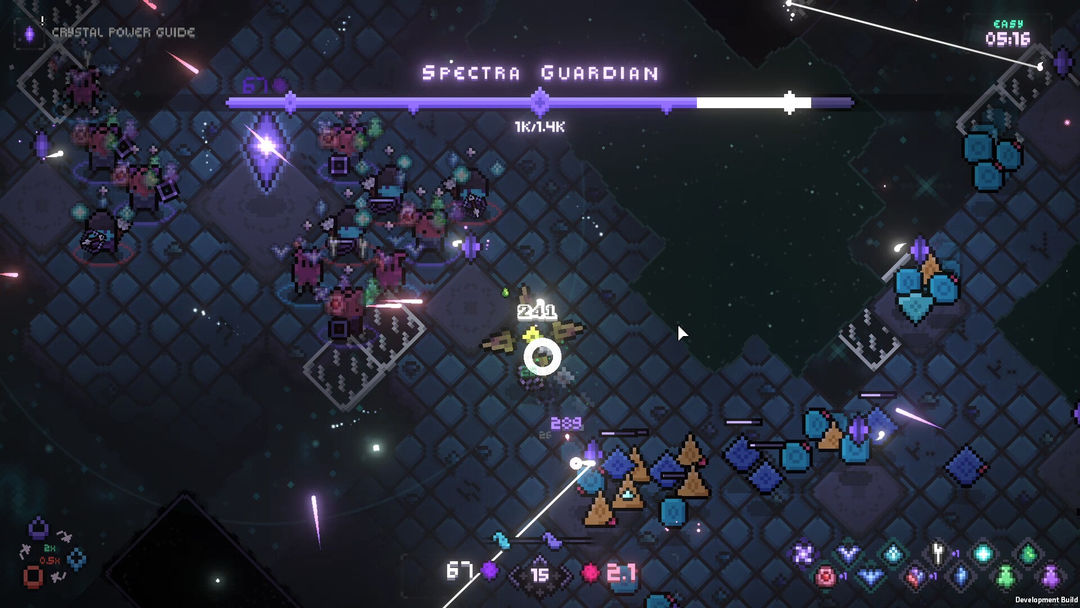Select the blue crystal in the element wheel
This screenshot has height=608, width=1080.
coord(76,559)
